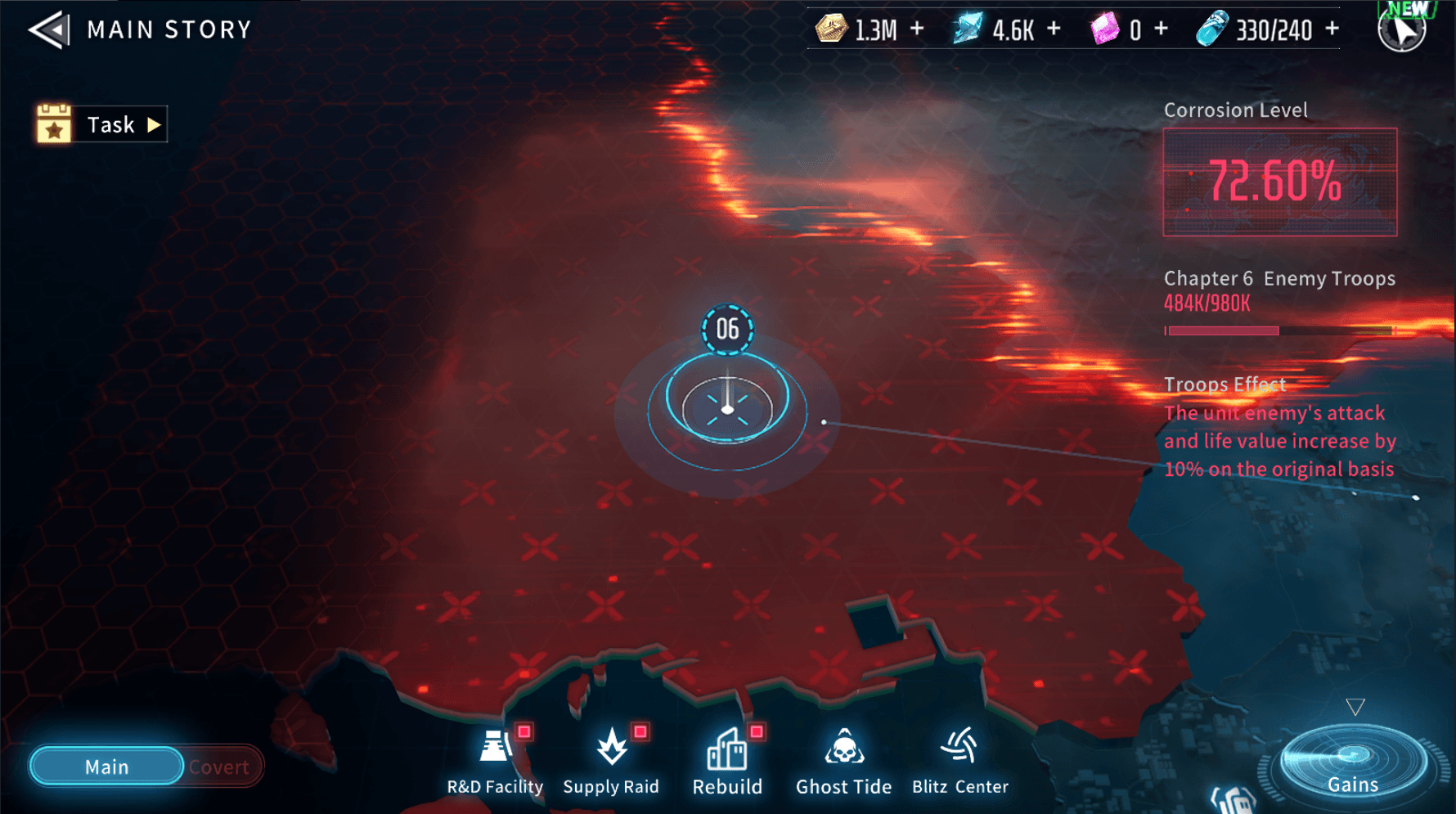
Task: Refill energy using the plus button
Action: (1332, 29)
